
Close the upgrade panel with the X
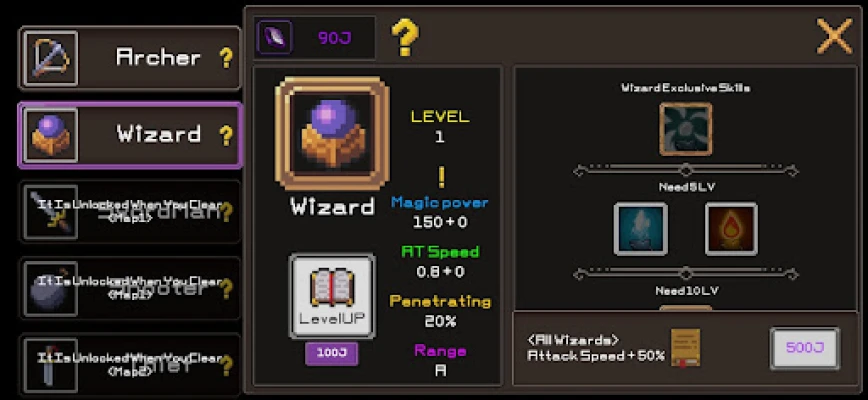click(834, 36)
